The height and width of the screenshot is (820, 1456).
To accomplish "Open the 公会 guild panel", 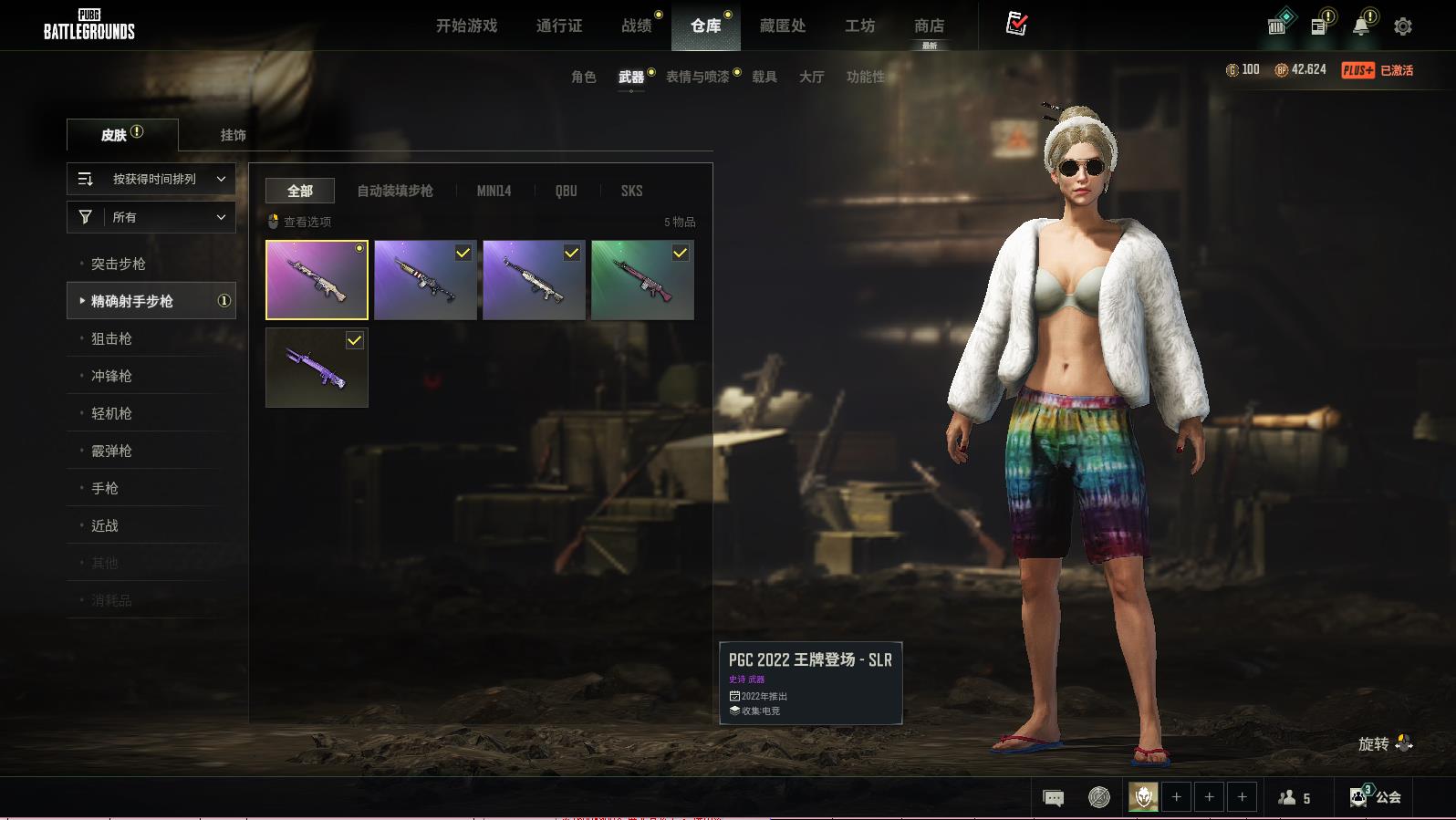I will point(1376,797).
